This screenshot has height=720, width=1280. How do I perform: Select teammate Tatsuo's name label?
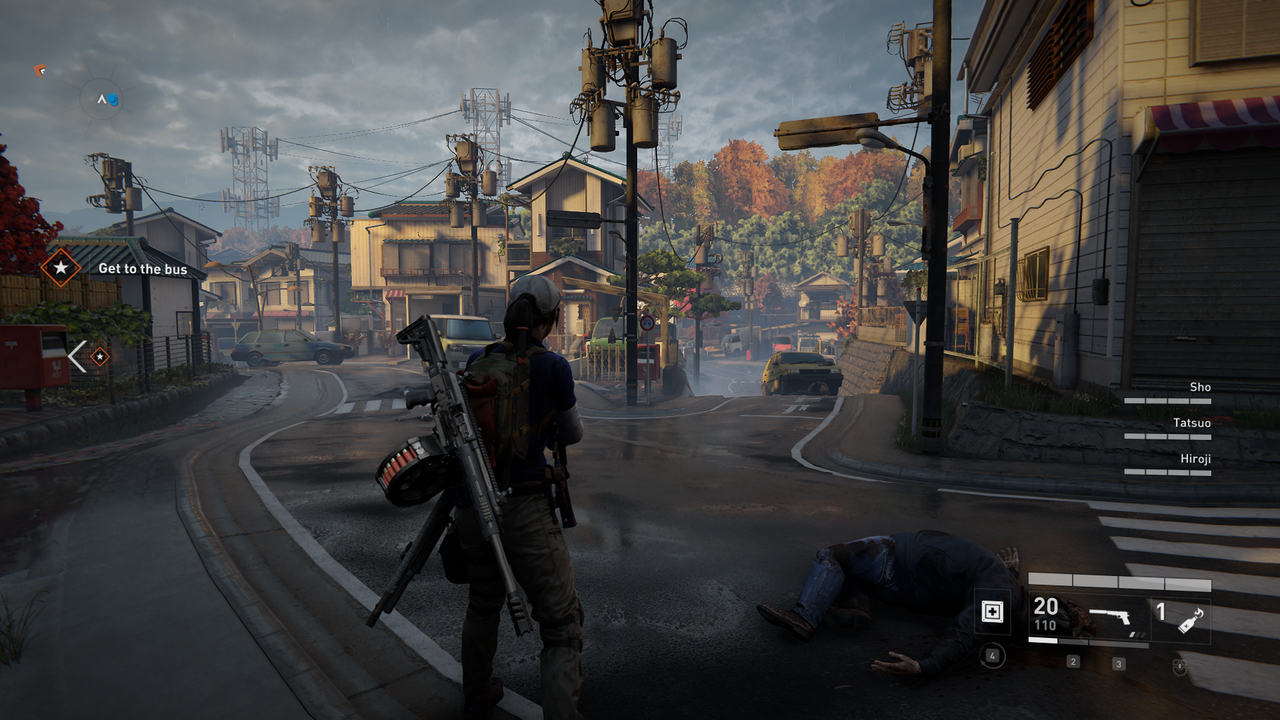pyautogui.click(x=1192, y=423)
